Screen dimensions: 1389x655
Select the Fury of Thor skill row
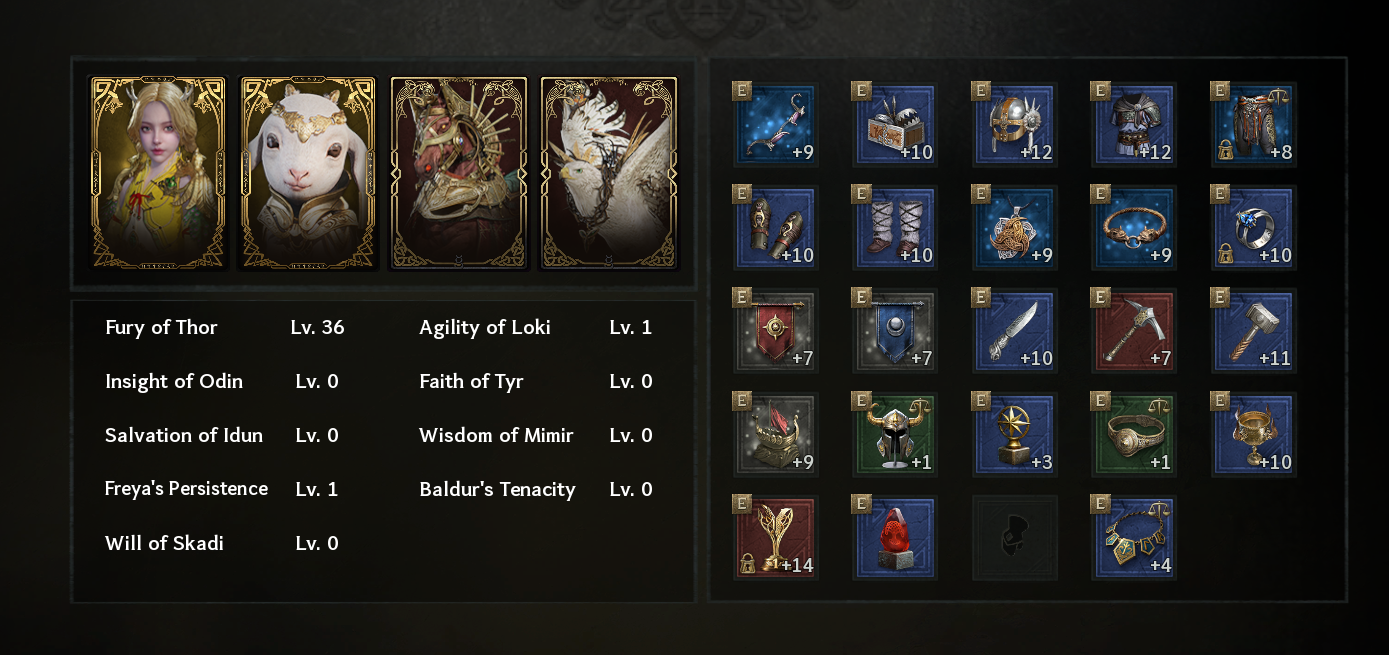click(x=225, y=328)
